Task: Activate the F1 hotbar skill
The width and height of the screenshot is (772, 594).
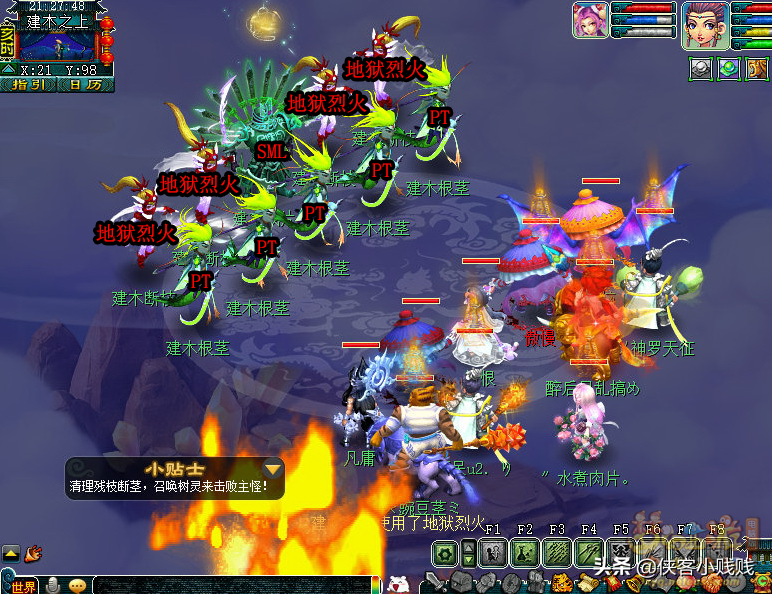Action: coord(492,553)
